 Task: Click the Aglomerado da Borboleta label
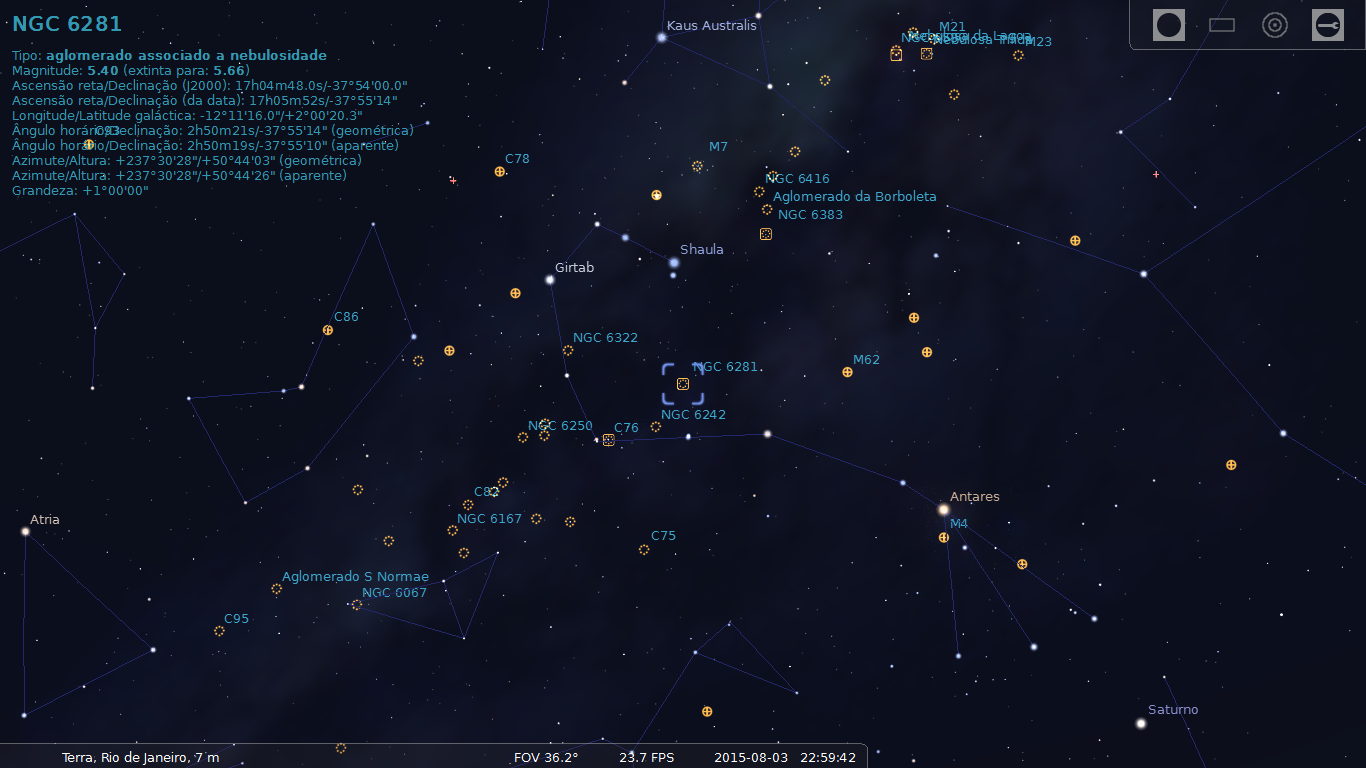[855, 196]
